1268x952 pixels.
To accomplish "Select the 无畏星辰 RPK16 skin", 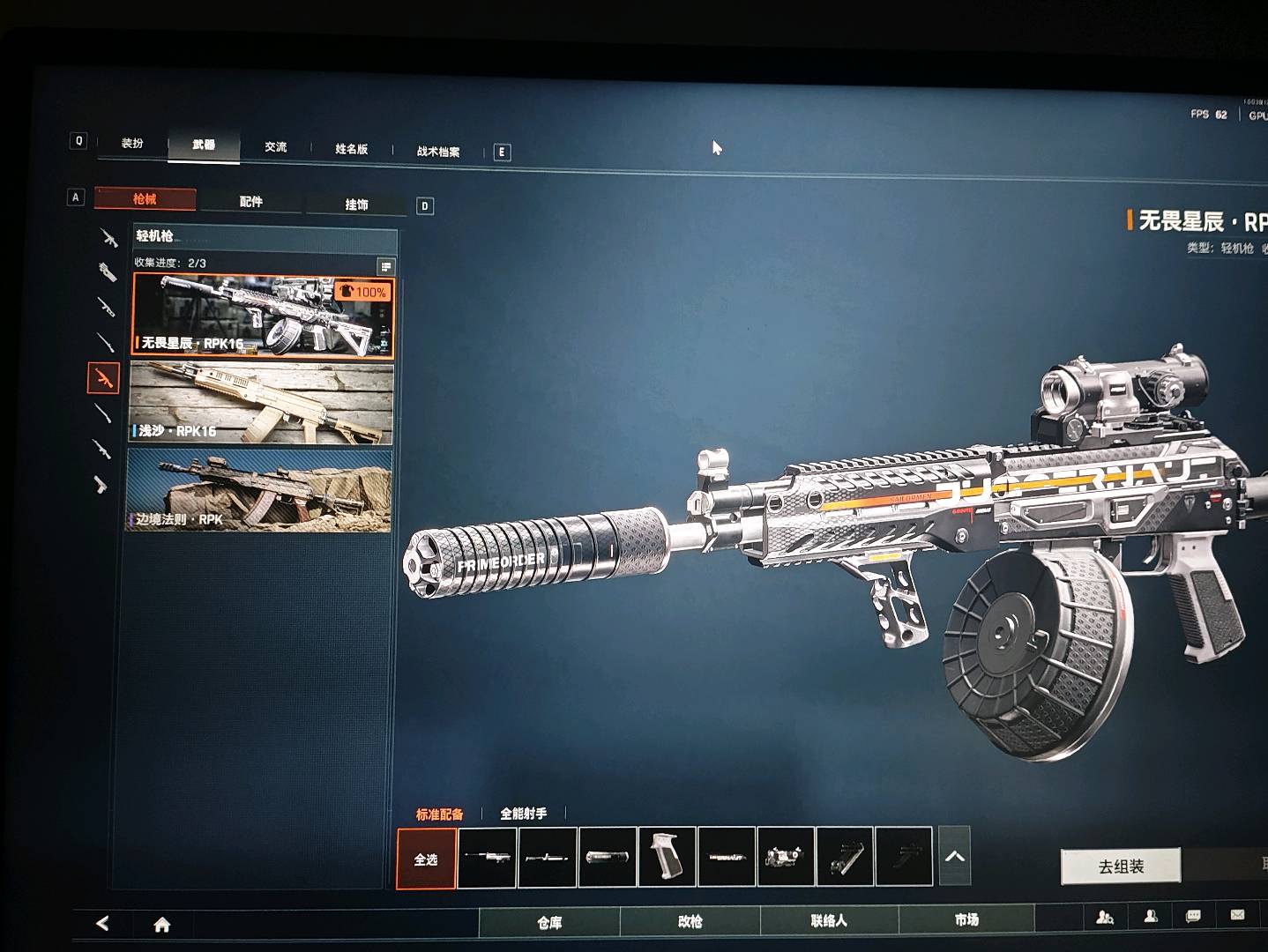I will coord(263,315).
